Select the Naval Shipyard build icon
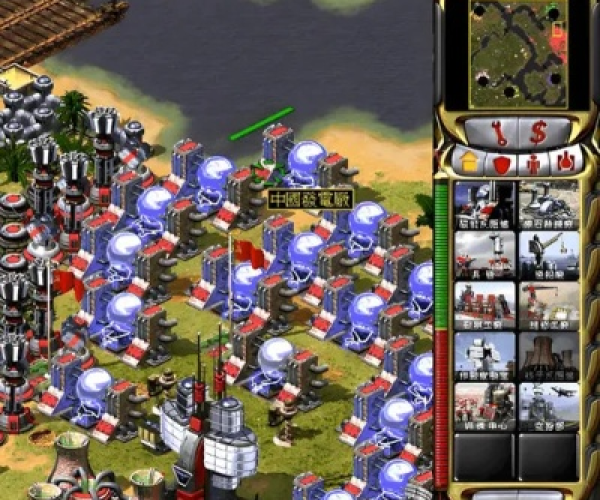This screenshot has height=500, width=600. point(549,255)
